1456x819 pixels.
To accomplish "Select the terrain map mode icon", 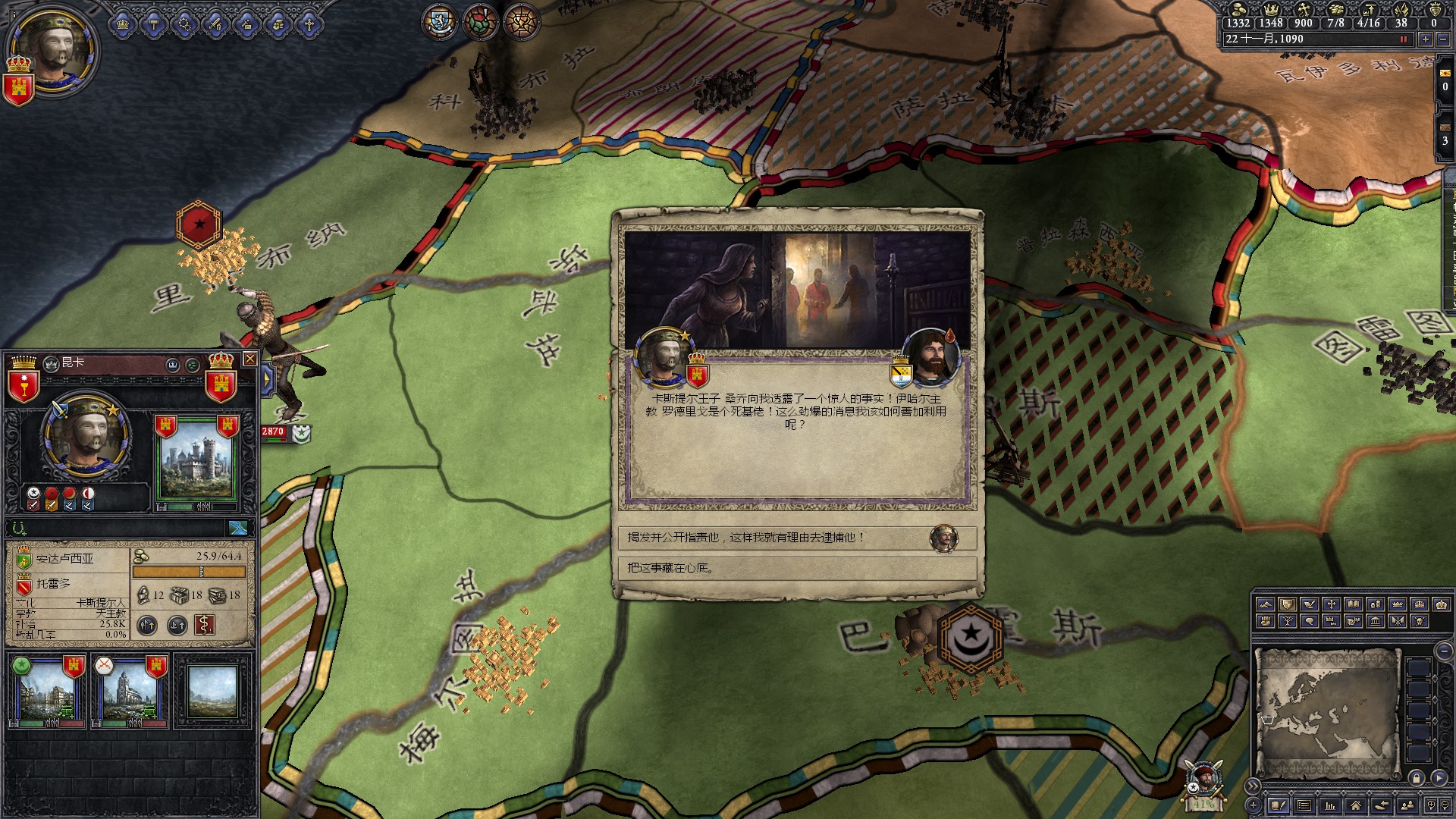I will point(1266,605).
